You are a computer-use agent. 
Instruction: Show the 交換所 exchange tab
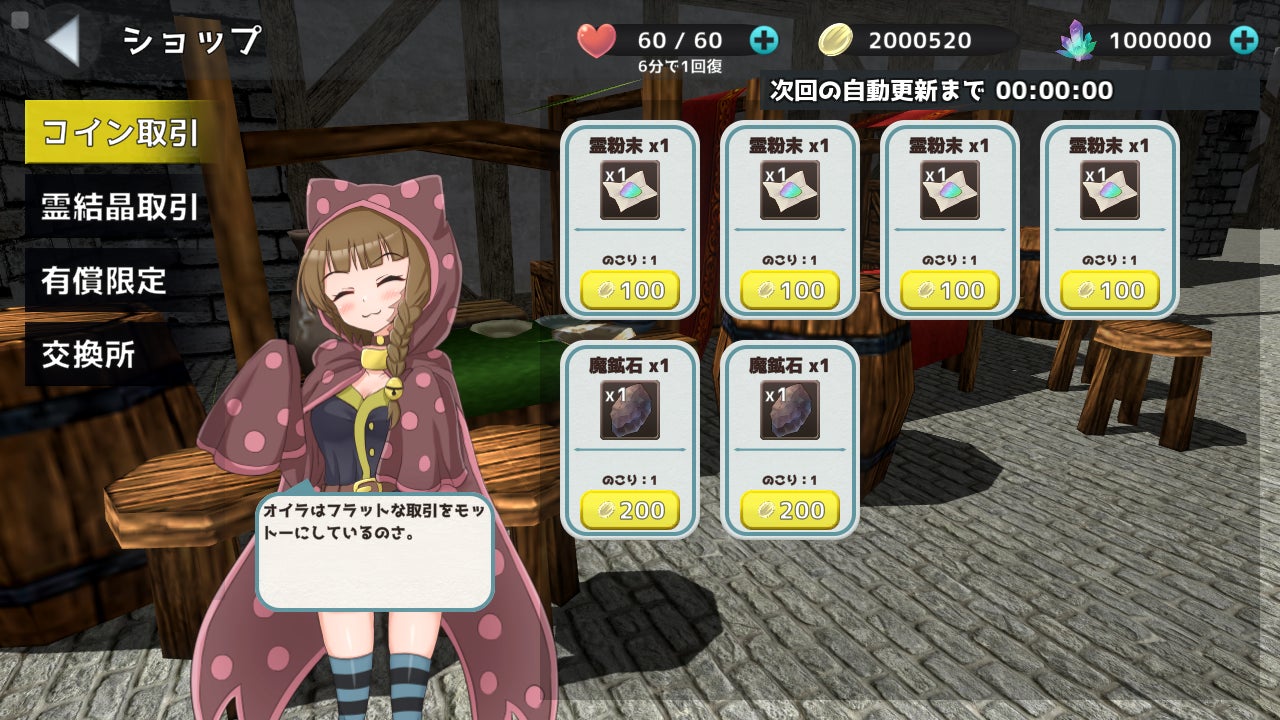coord(89,355)
